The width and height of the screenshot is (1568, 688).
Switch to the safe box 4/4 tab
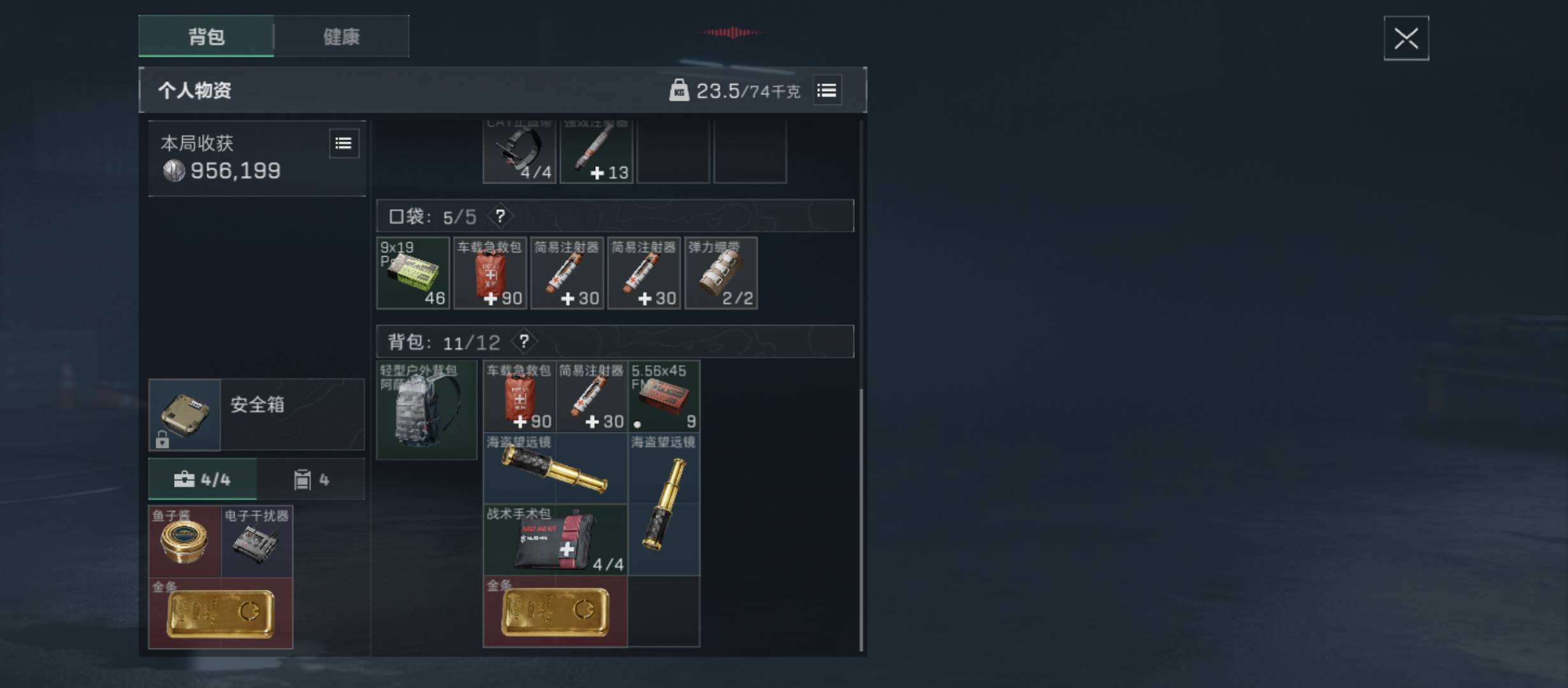203,479
